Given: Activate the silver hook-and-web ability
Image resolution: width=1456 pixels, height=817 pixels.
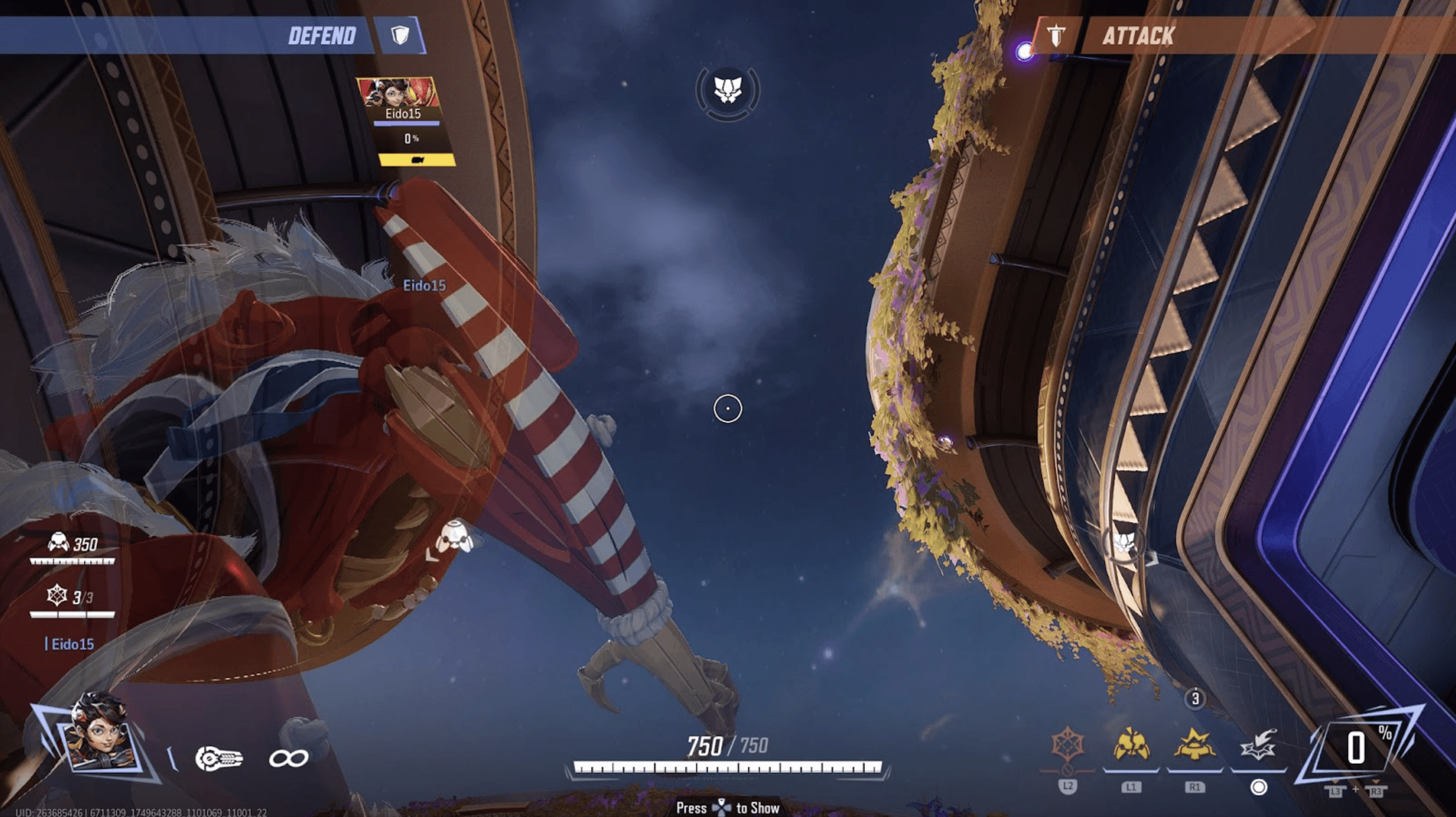Looking at the screenshot, I should (1258, 746).
